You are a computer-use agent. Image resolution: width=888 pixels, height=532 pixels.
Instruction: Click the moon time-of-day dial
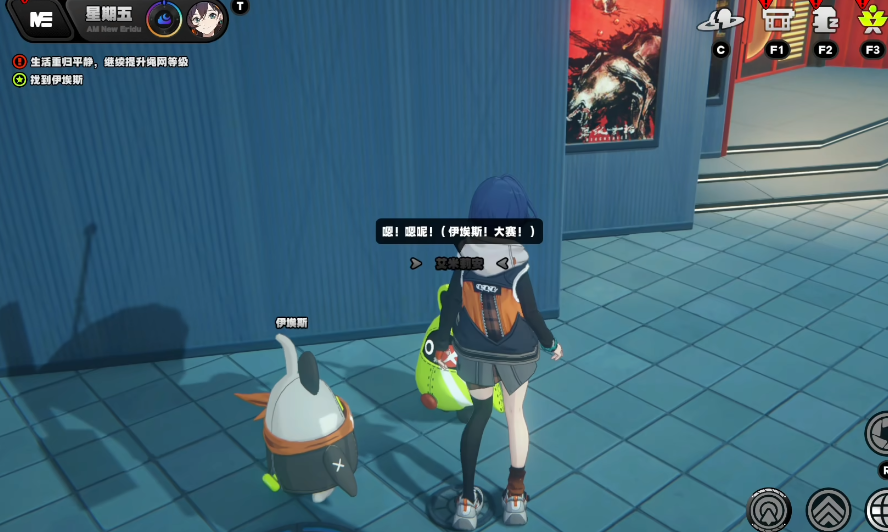click(164, 19)
